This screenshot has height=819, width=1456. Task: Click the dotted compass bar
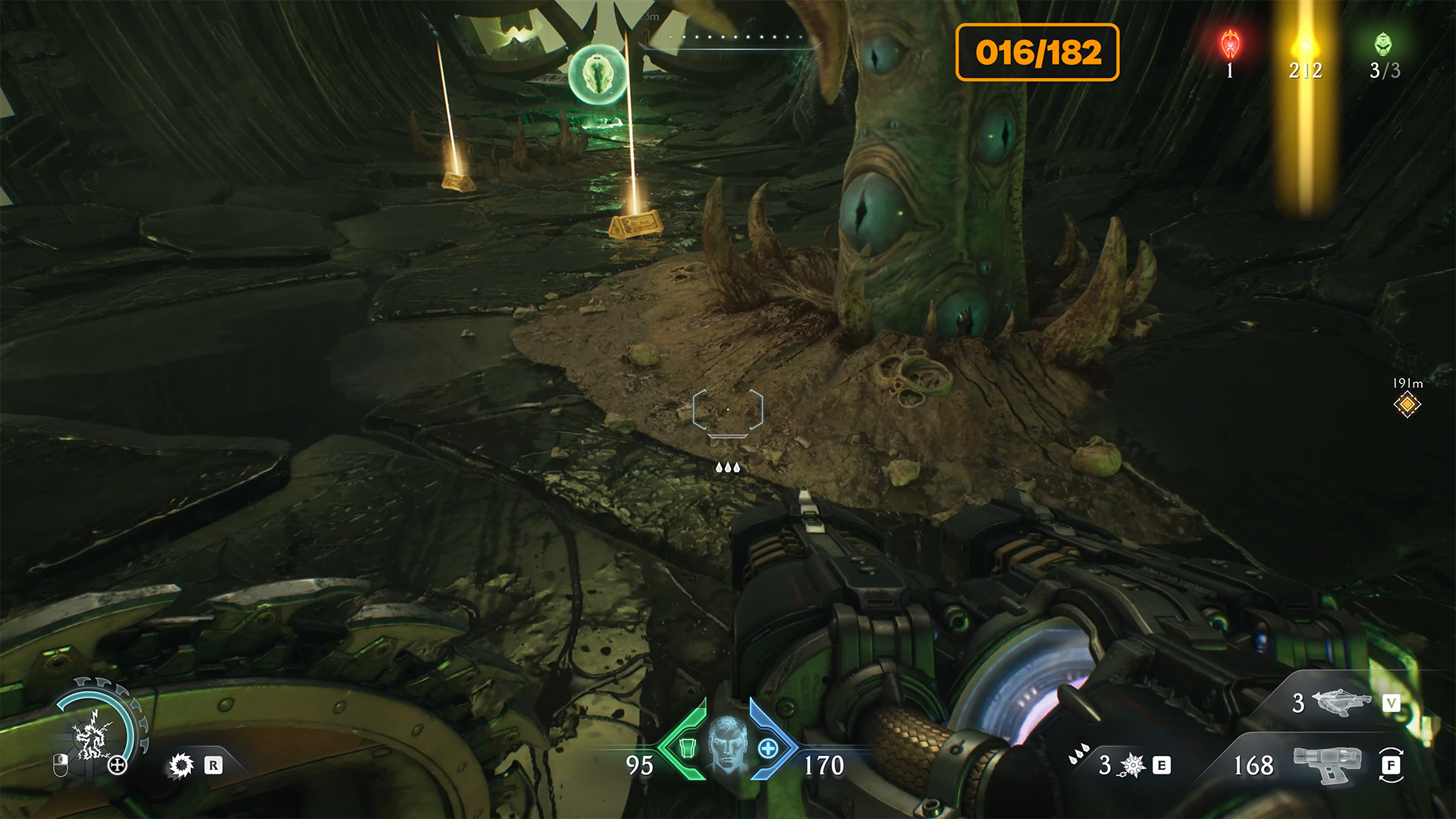coord(728,37)
